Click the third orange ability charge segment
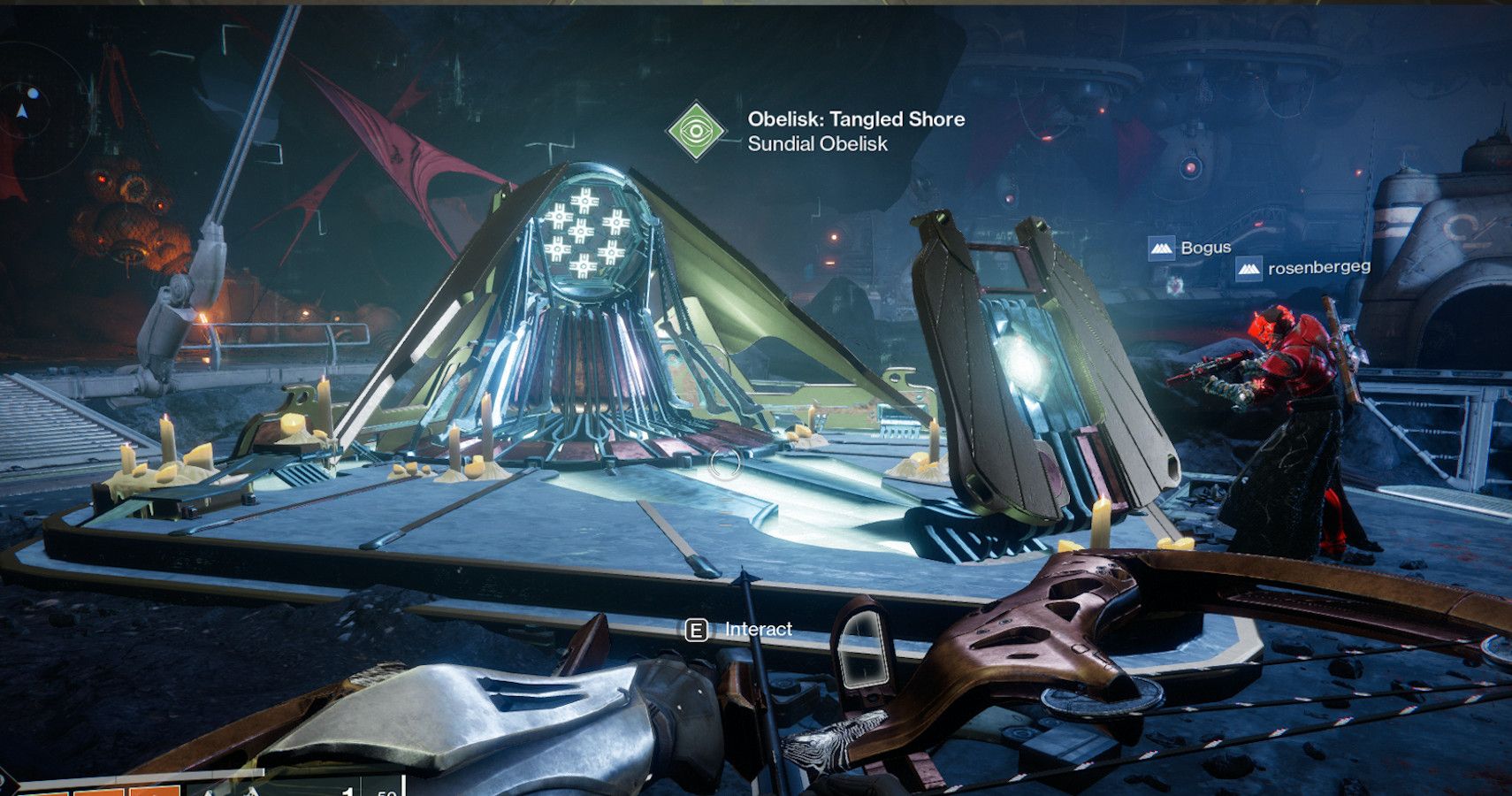 [x=155, y=792]
